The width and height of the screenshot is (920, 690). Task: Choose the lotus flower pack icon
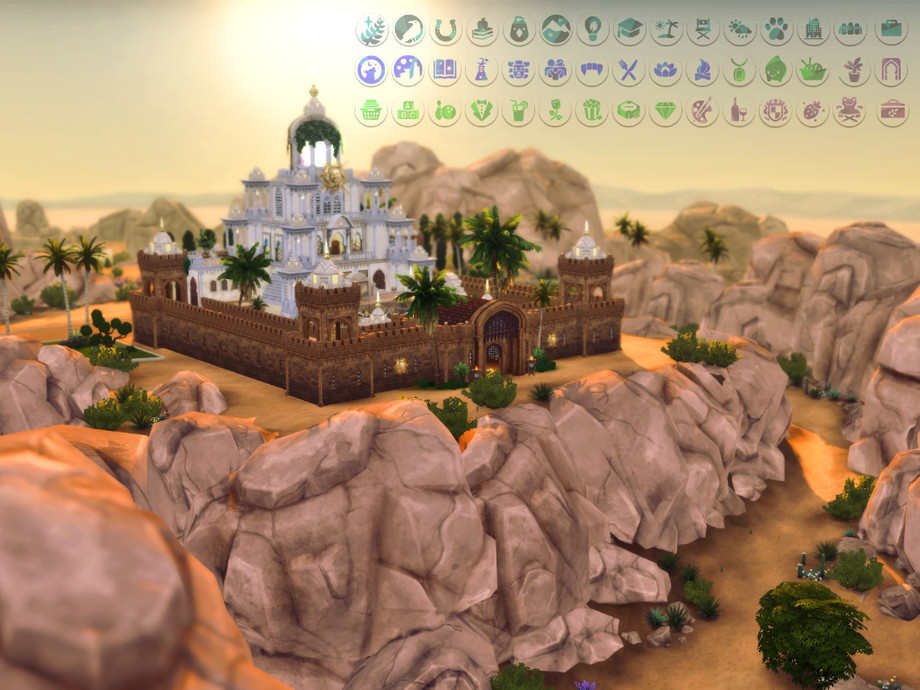coord(666,70)
